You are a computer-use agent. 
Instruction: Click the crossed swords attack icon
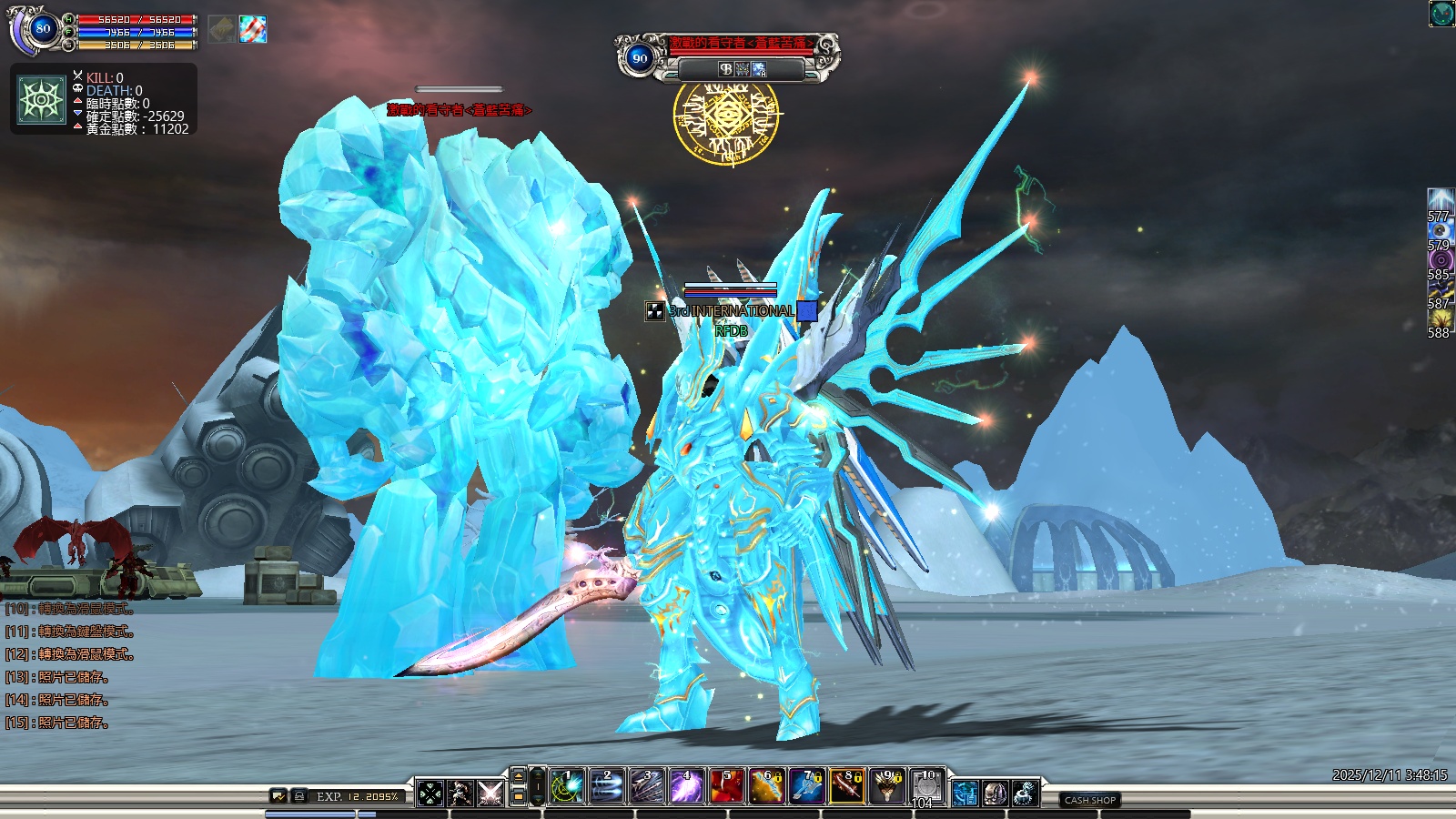[490, 794]
